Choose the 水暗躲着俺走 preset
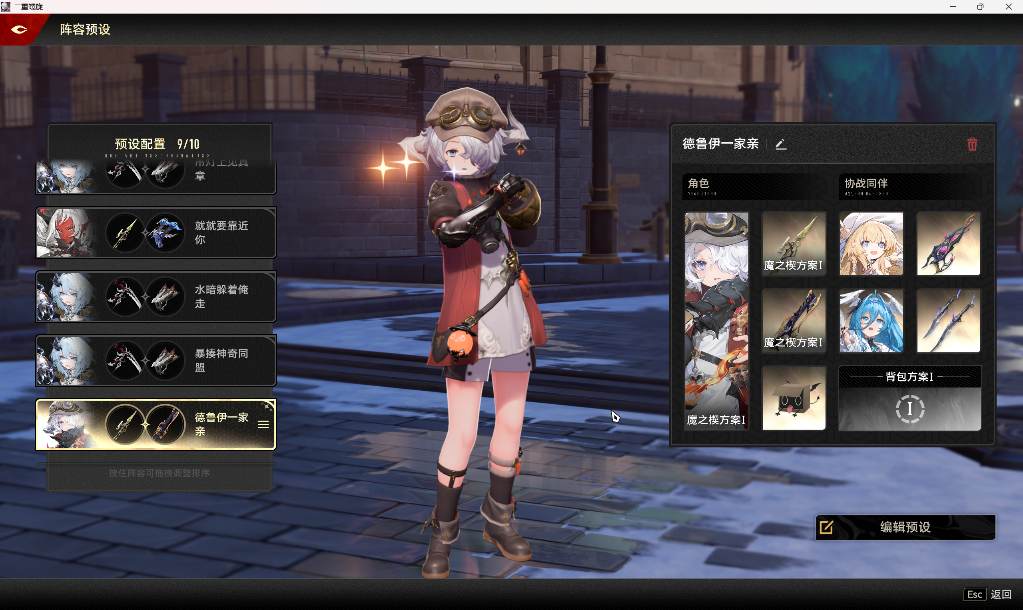1023x610 pixels. (x=155, y=297)
